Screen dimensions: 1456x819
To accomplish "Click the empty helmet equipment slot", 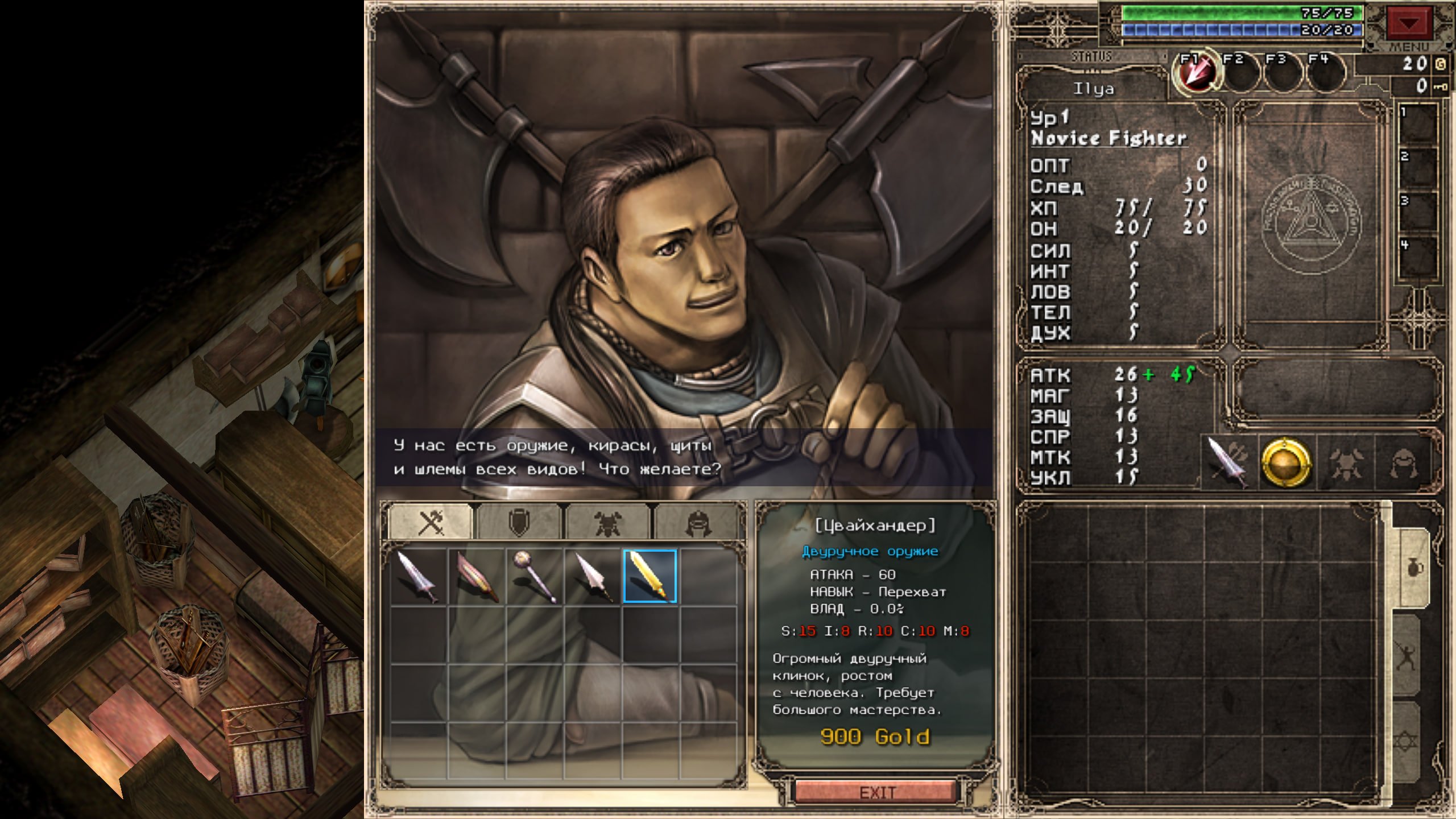I will click(1403, 462).
